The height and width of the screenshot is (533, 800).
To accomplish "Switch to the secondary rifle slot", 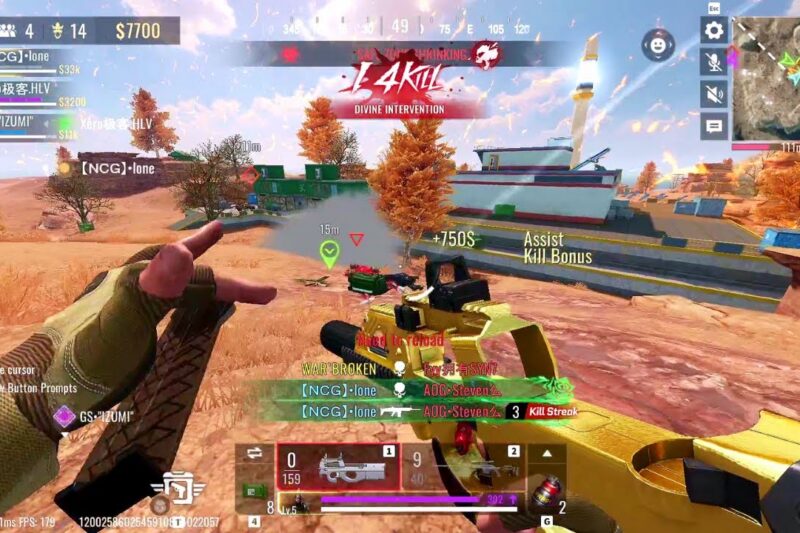I will 466,467.
